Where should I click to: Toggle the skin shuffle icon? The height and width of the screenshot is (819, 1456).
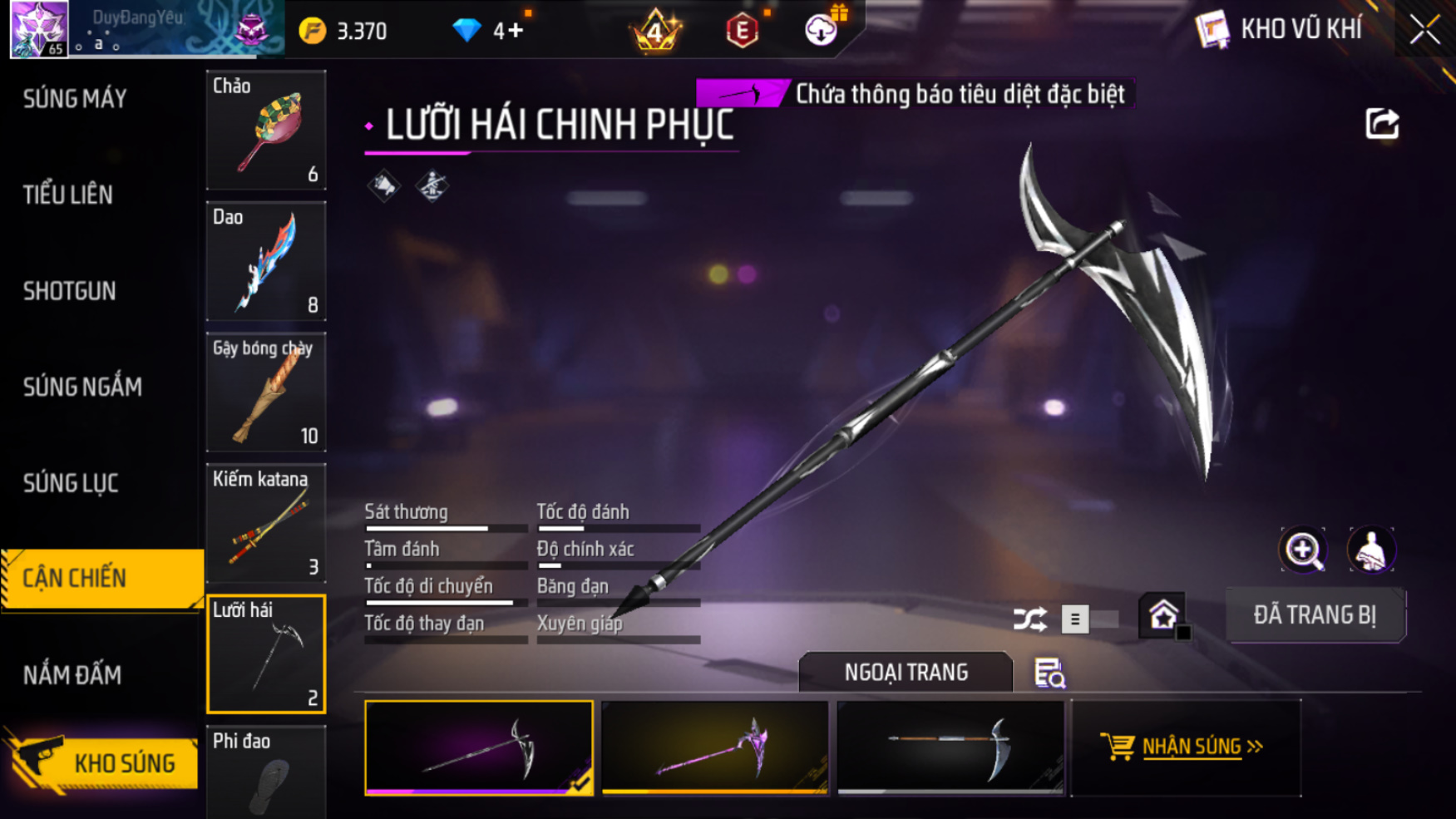point(1029,619)
